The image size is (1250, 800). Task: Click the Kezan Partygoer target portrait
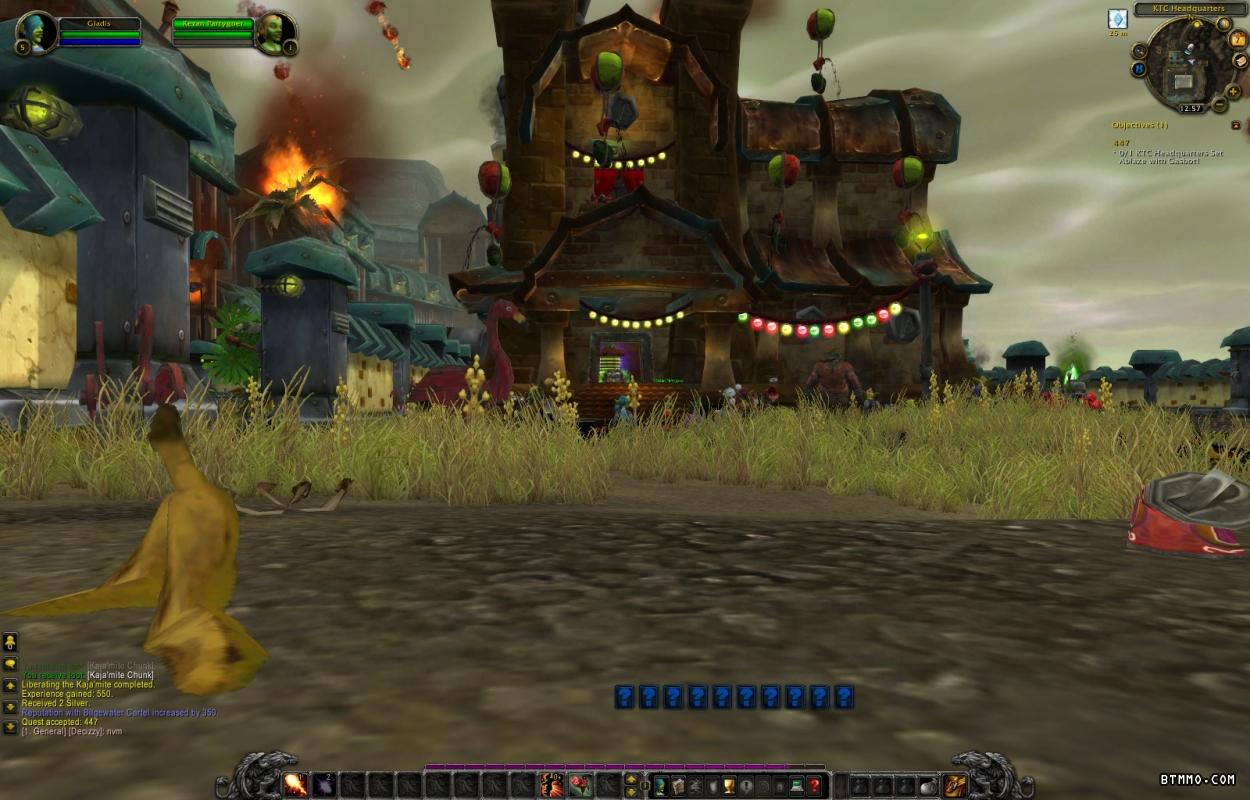click(x=274, y=32)
